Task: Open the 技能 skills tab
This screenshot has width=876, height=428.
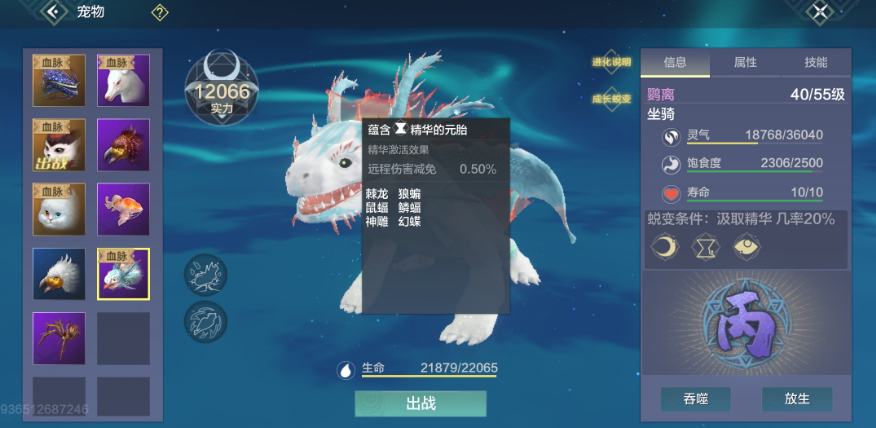Action: tap(815, 62)
